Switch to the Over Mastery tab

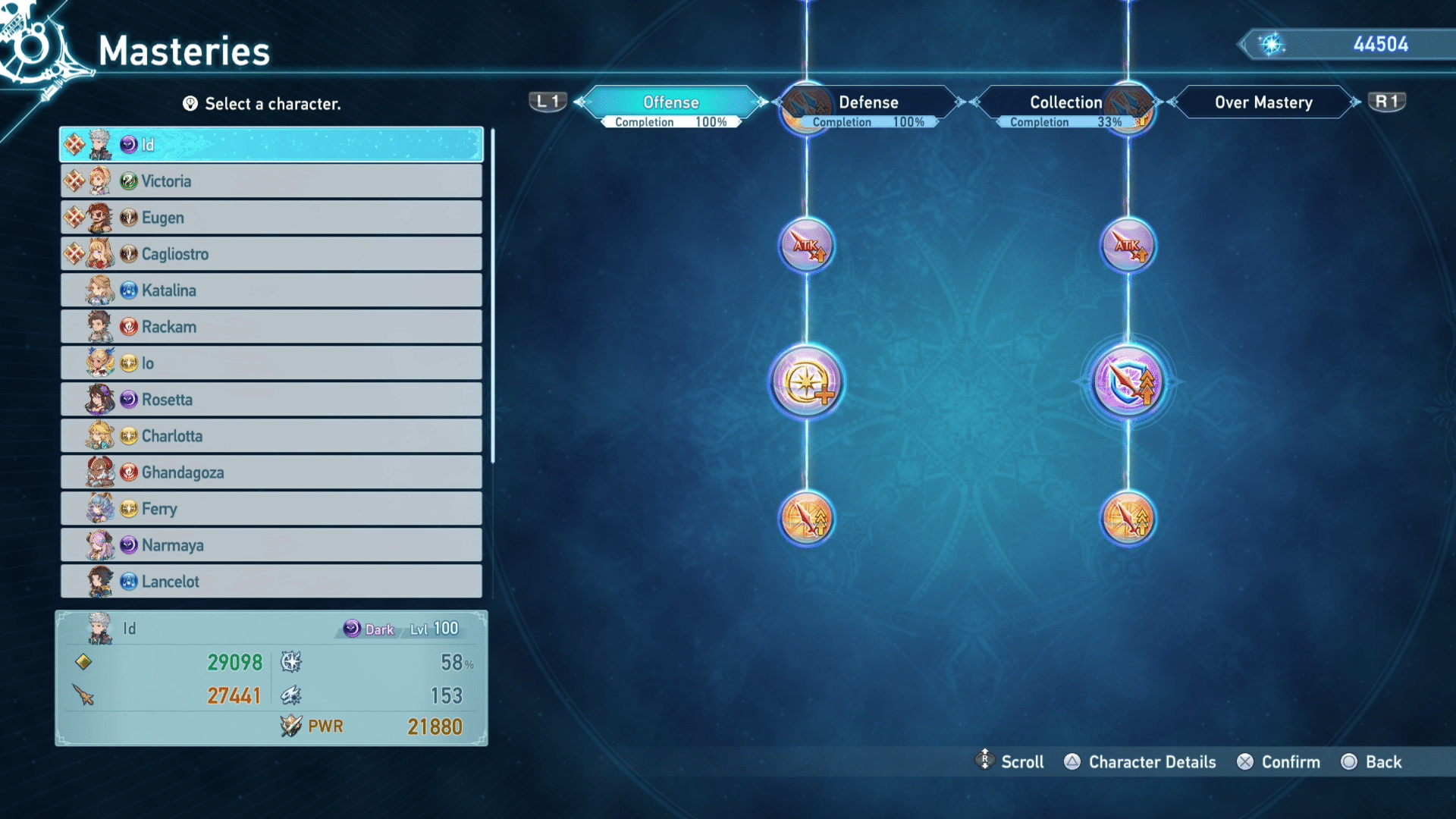coord(1263,103)
